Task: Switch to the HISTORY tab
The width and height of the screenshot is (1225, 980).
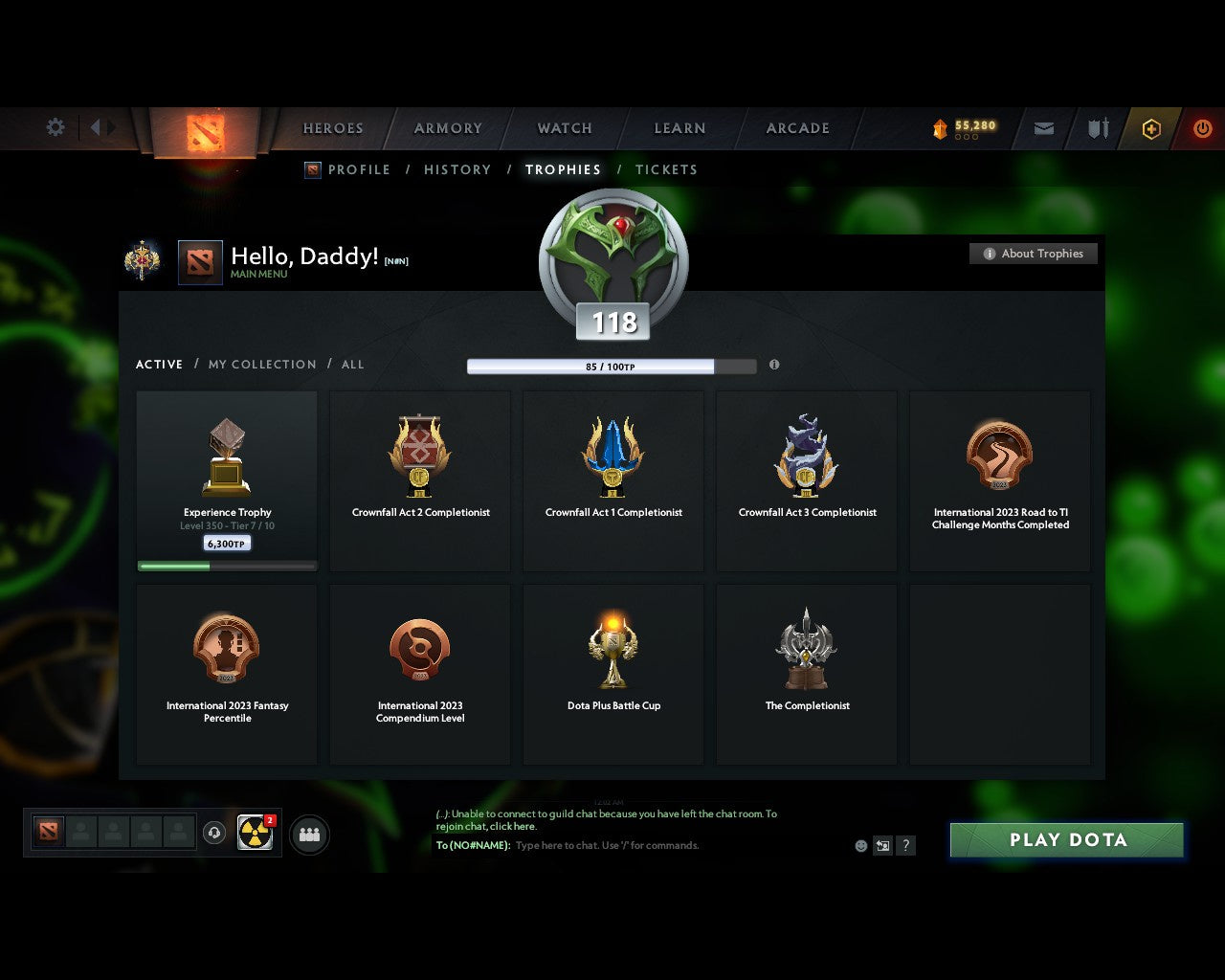Action: (x=457, y=169)
